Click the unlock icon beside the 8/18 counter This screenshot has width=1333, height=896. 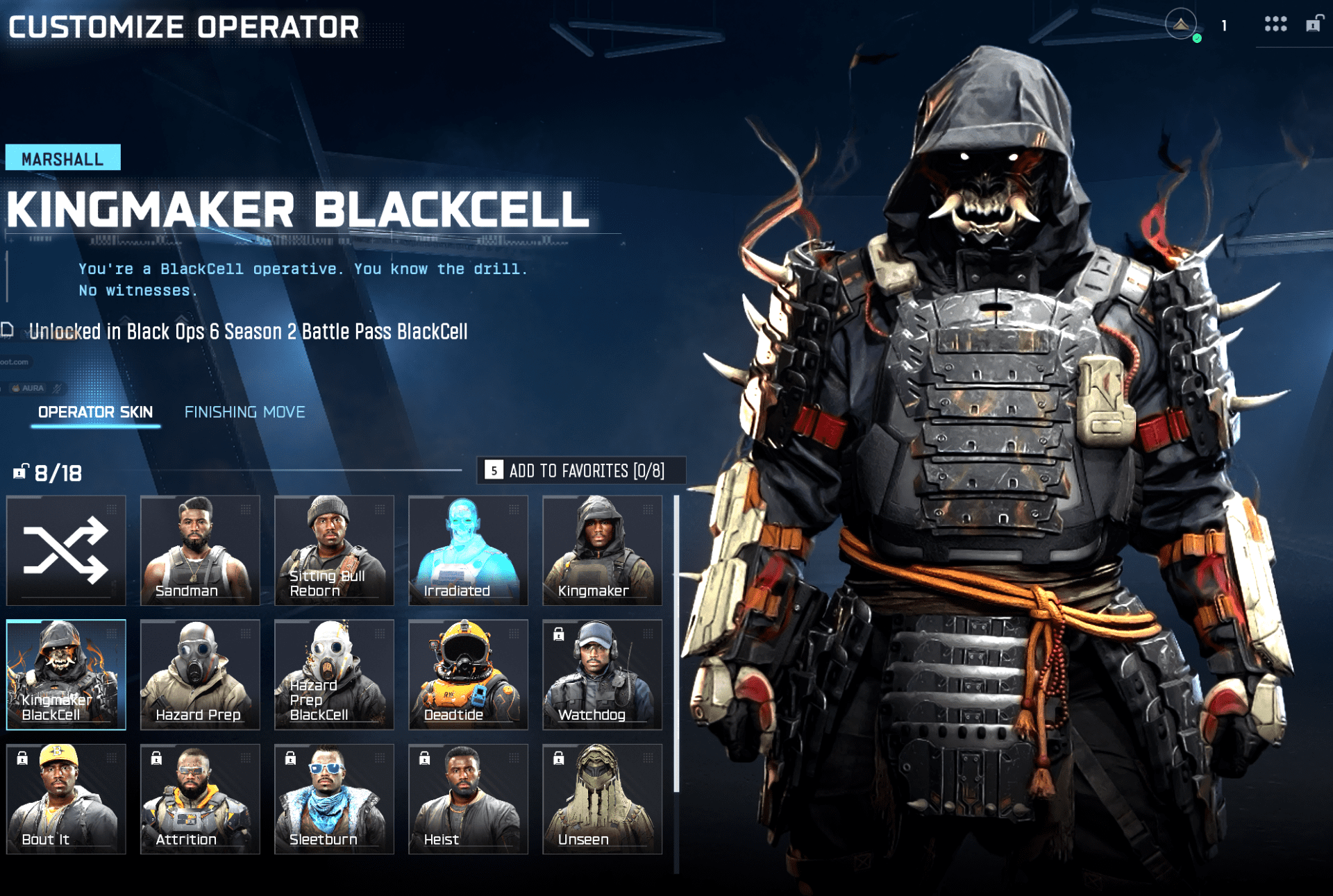click(x=19, y=473)
